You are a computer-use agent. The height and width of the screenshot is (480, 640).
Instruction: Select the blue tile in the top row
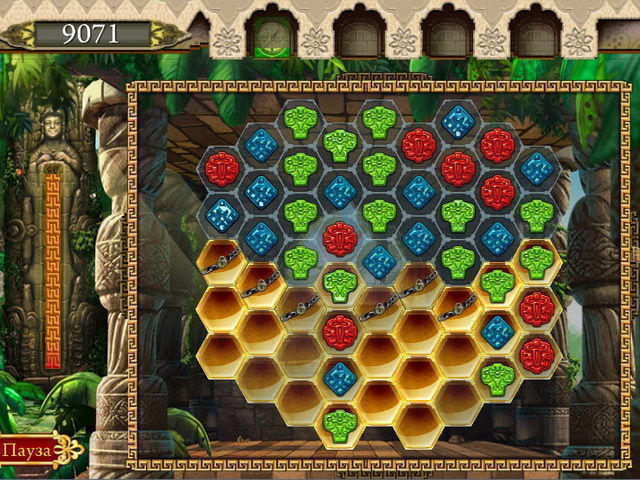457,122
